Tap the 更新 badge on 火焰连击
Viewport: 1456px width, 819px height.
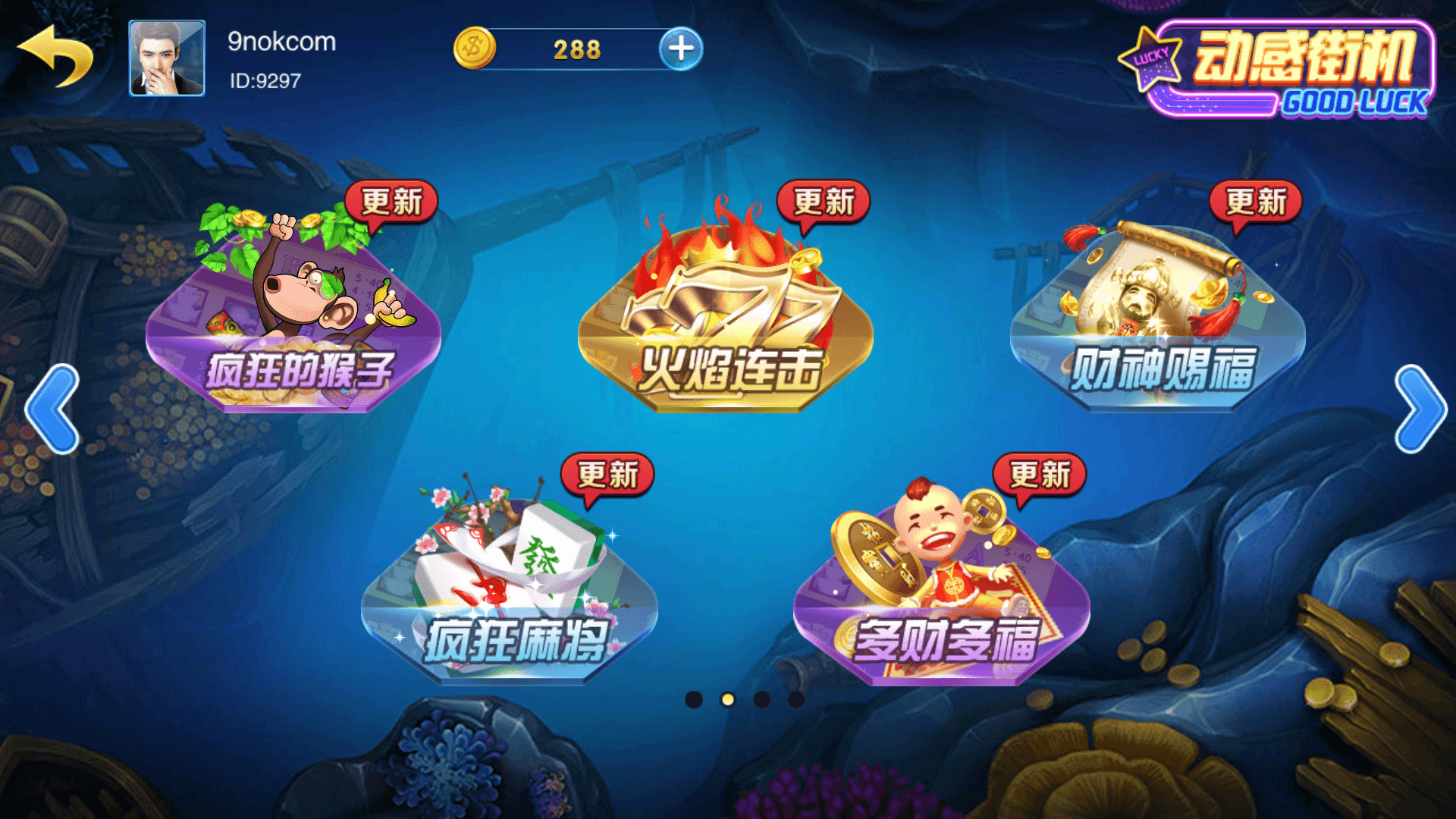coord(825,201)
